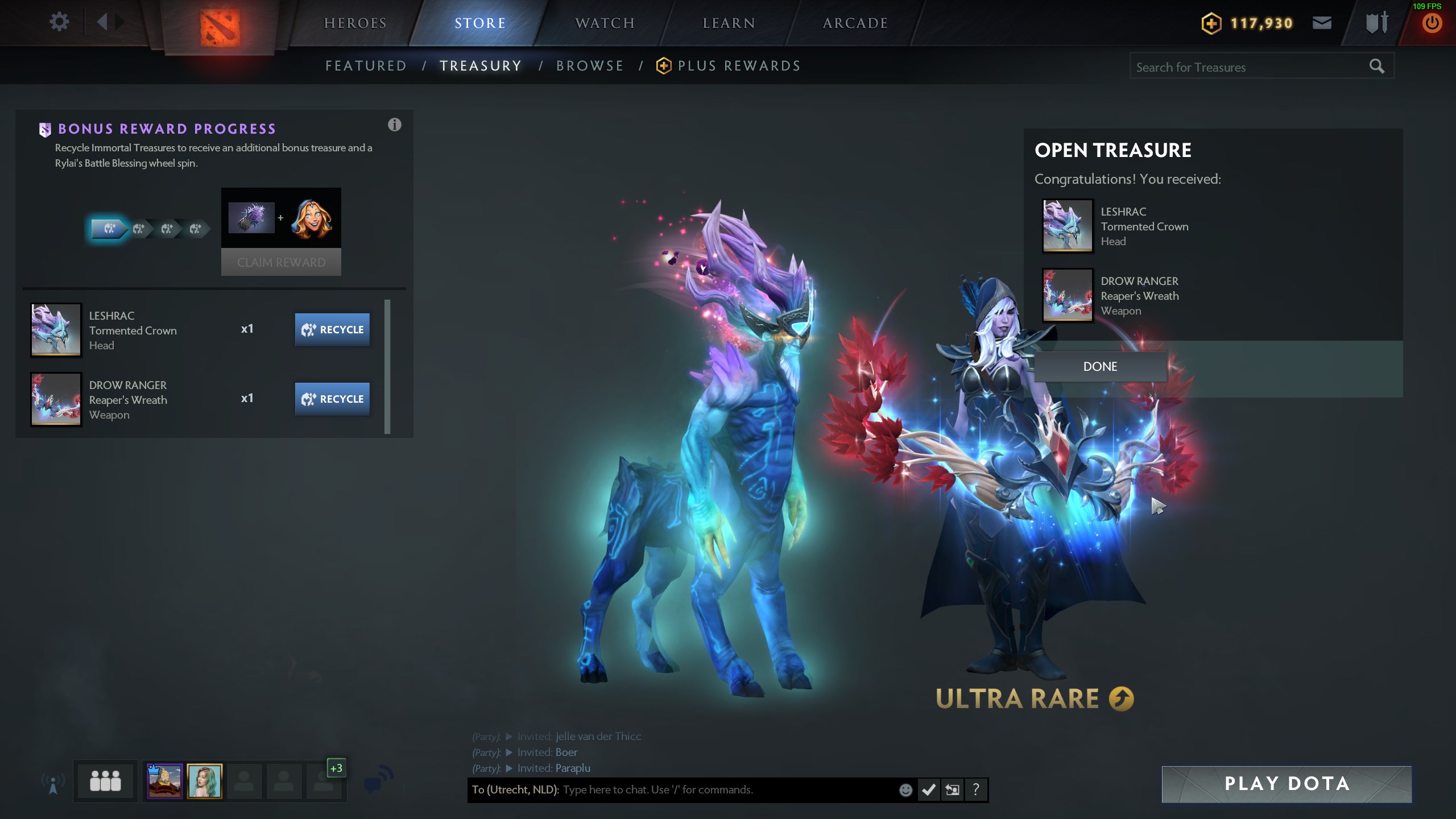The height and width of the screenshot is (819, 1456).
Task: View Plus Rewards section
Action: click(x=738, y=66)
